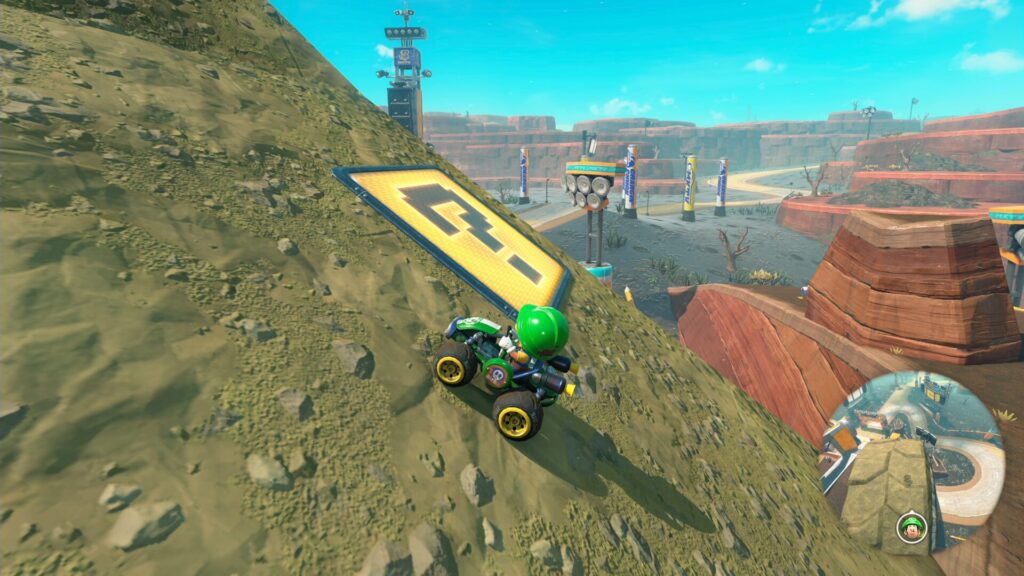
Task: Open the circular minimap
Action: [912, 462]
